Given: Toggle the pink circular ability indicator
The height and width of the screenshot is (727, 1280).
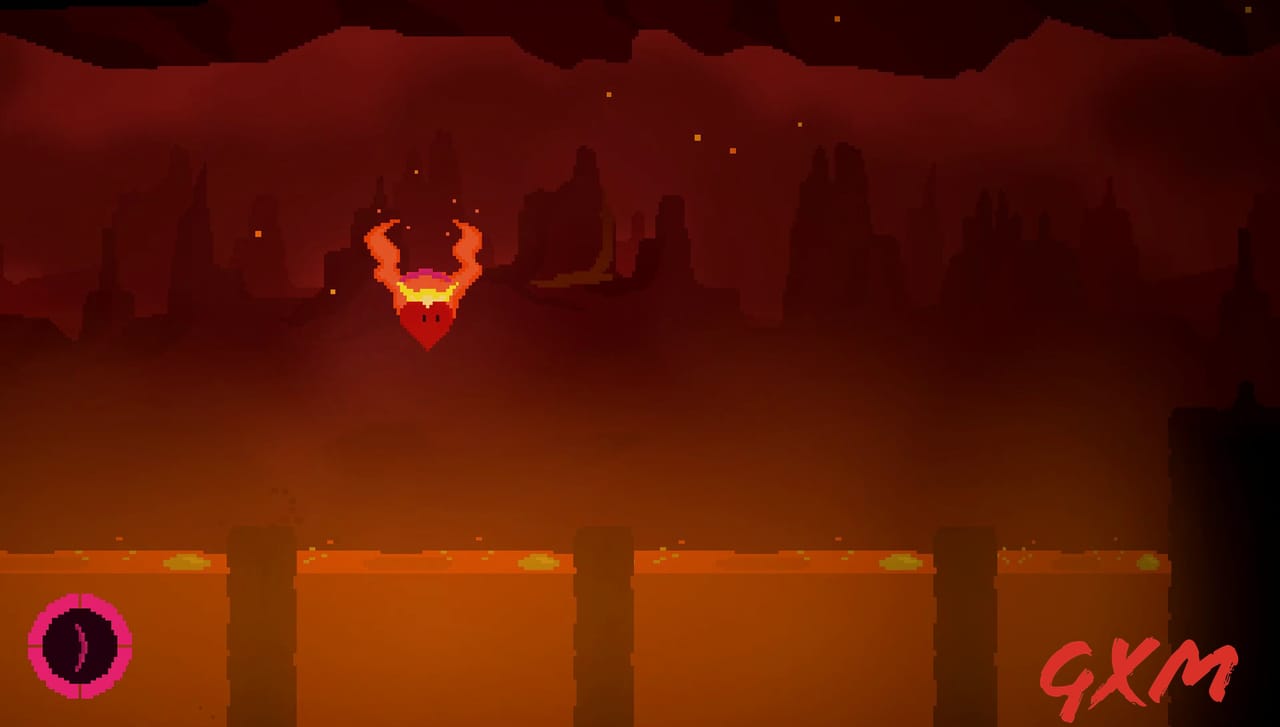Looking at the screenshot, I should 80,645.
